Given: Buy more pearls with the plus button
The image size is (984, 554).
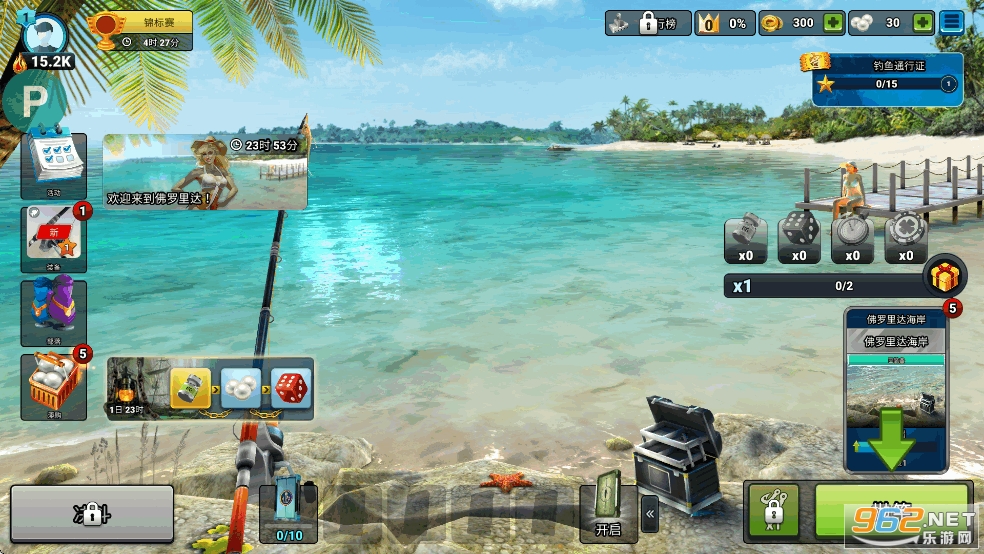Looking at the screenshot, I should pyautogui.click(x=923, y=23).
